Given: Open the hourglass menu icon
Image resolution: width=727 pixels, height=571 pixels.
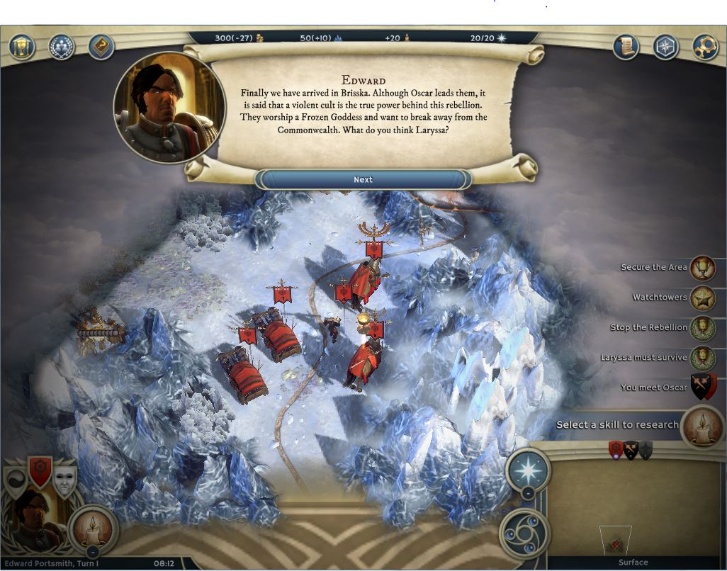Looking at the screenshot, I should (x=22, y=46).
